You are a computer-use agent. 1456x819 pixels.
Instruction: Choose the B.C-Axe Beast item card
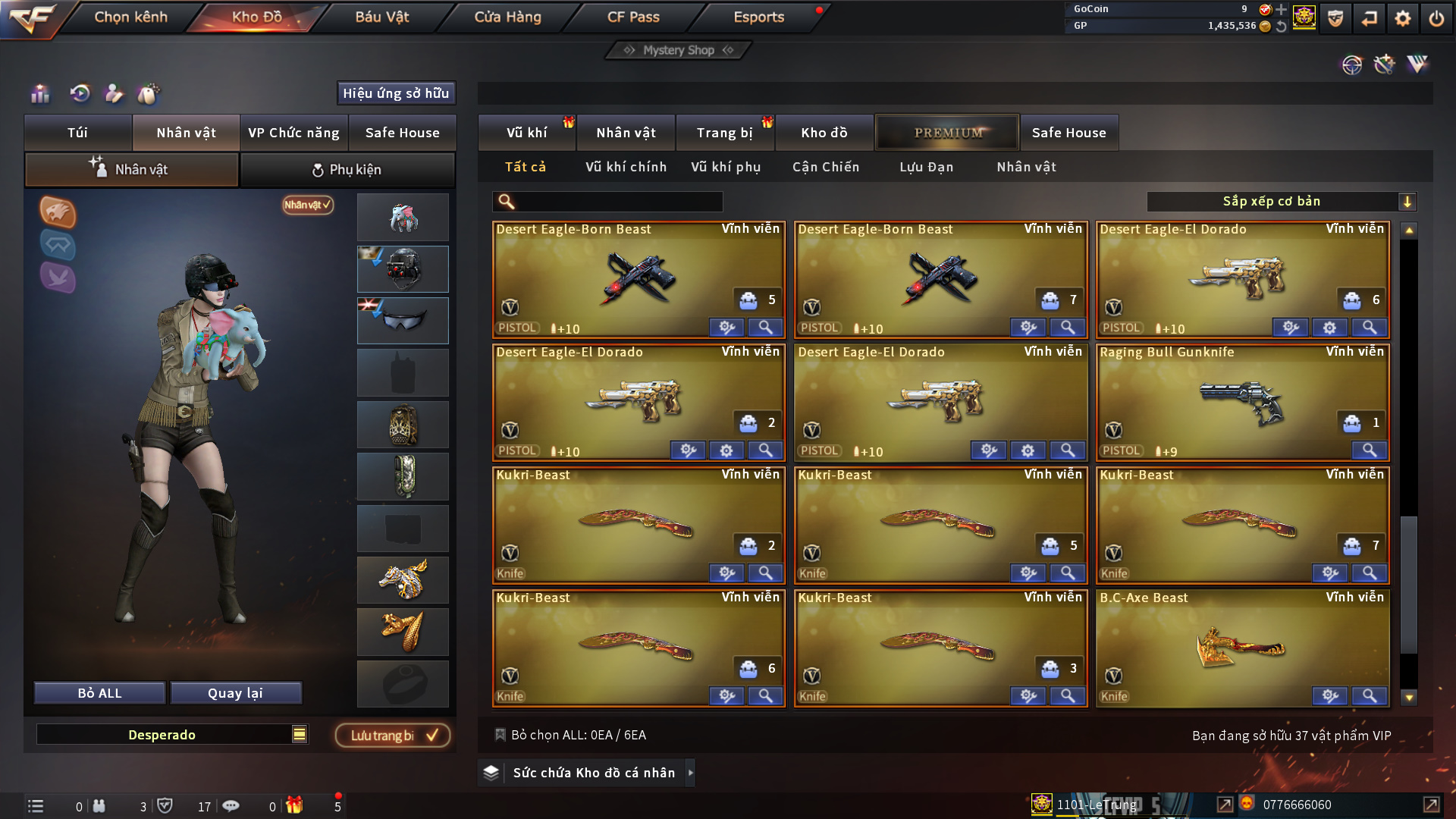pos(1242,648)
